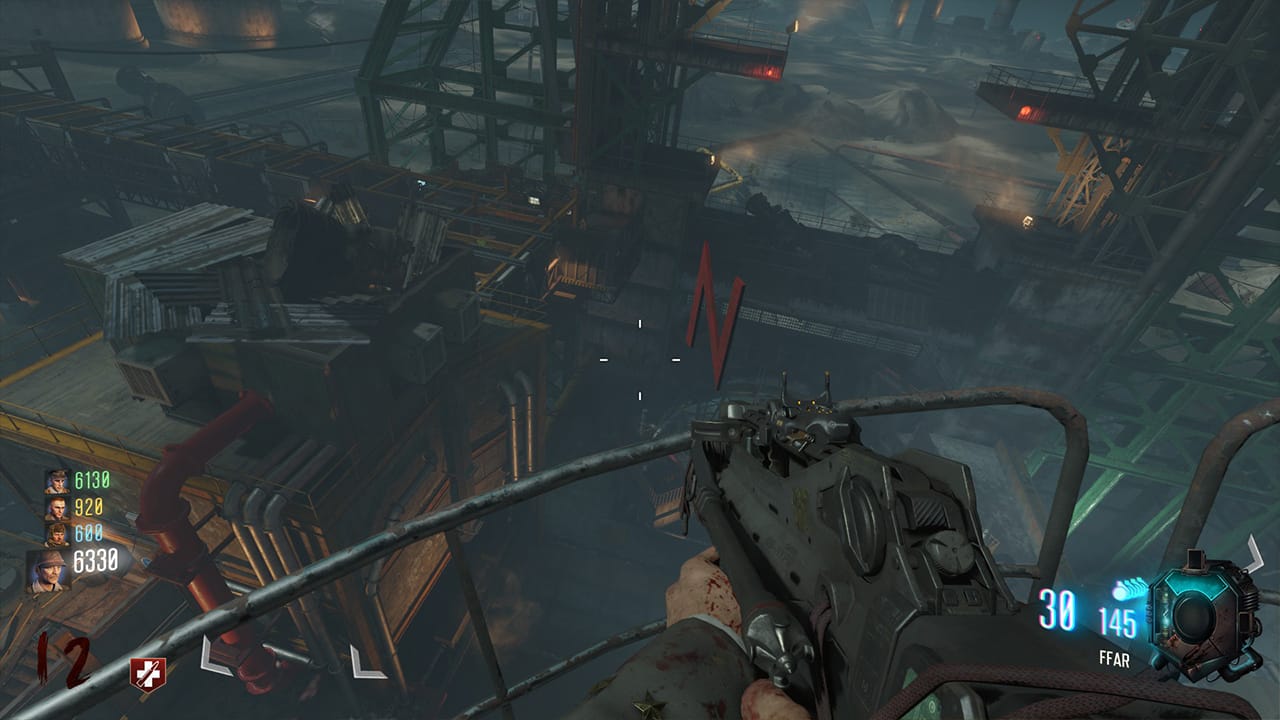The height and width of the screenshot is (720, 1280).
Task: Click the portrait beside the blue 600 score
Action: click(57, 533)
